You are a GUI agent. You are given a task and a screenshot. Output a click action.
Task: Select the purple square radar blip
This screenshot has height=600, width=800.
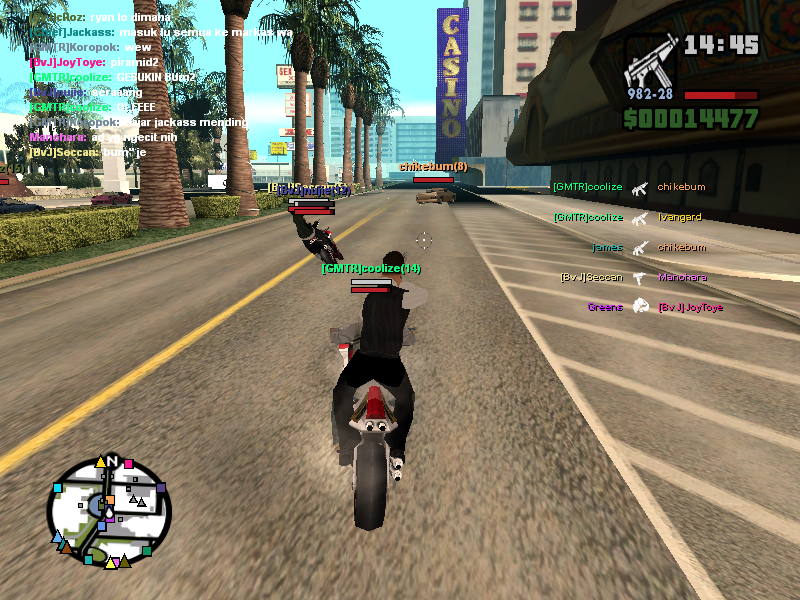point(160,489)
